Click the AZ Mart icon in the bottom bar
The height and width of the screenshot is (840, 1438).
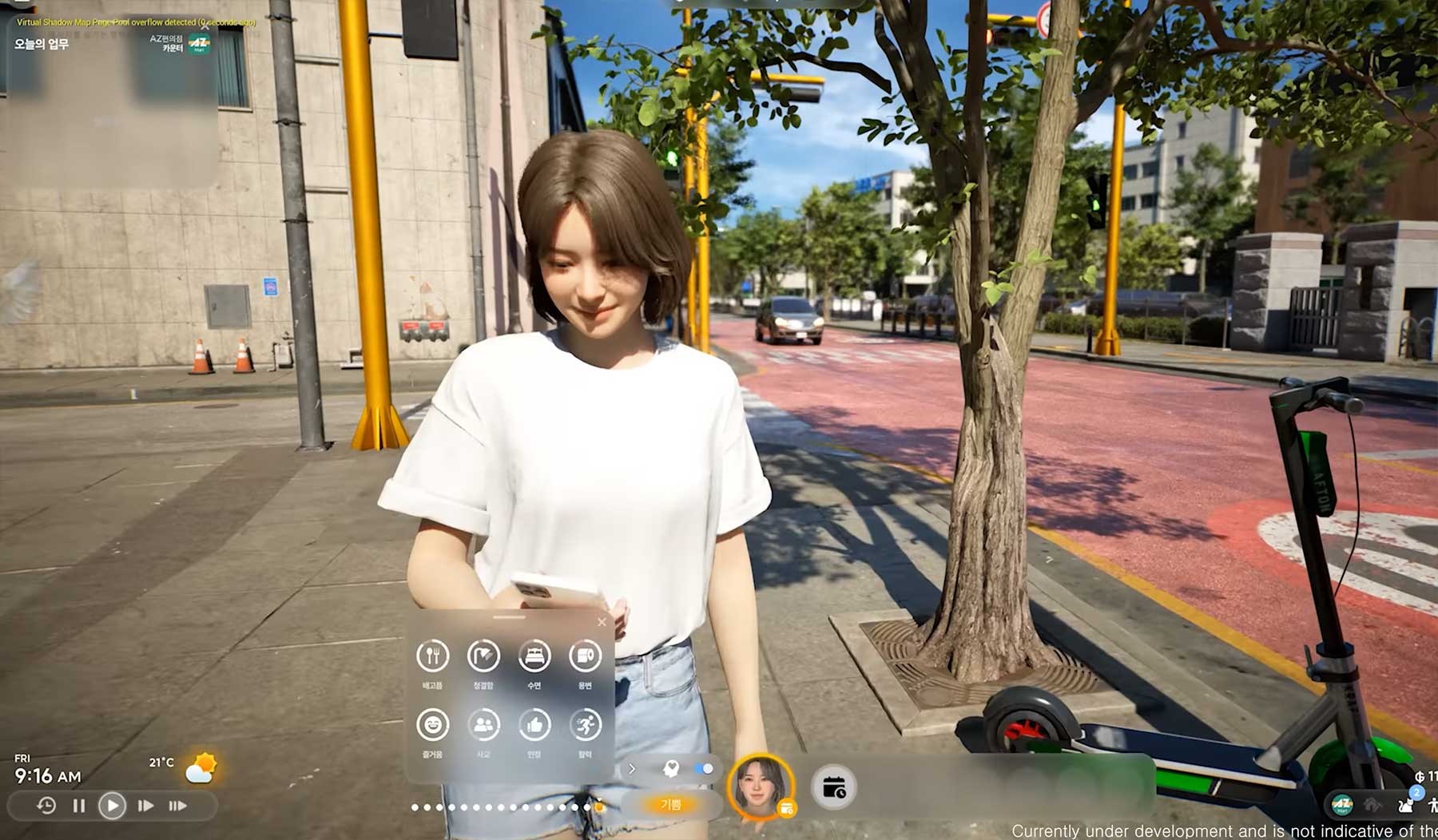[x=1342, y=804]
